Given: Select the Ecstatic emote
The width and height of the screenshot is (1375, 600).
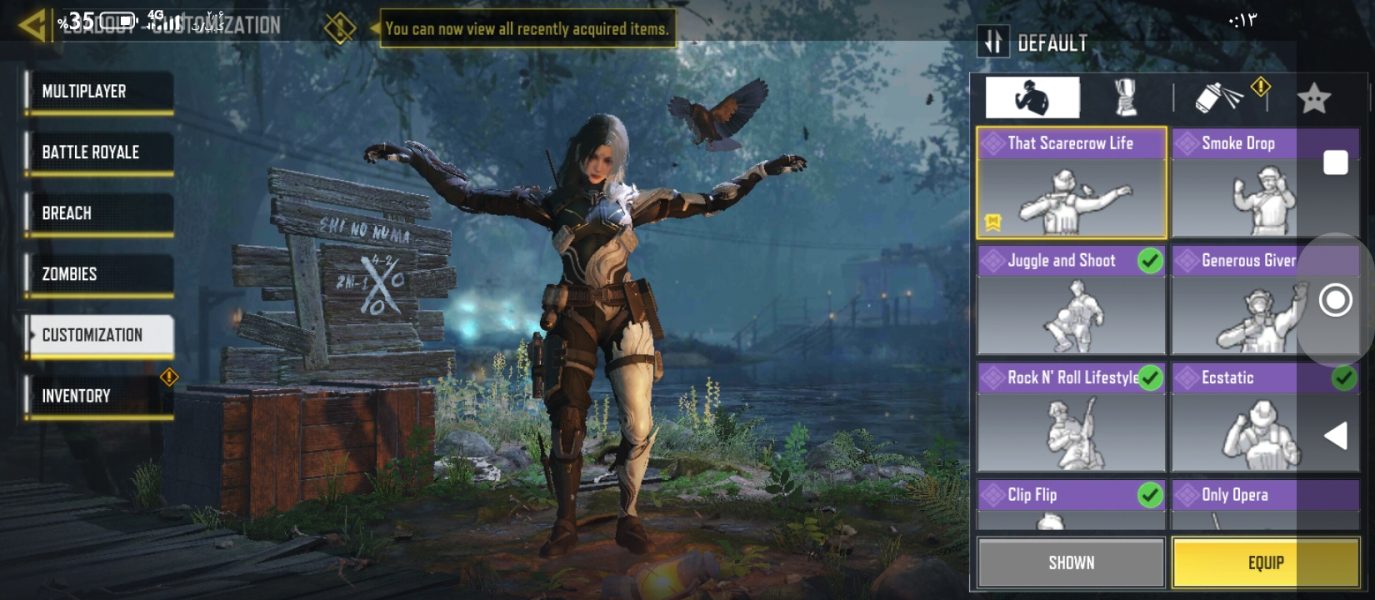Looking at the screenshot, I should tap(1250, 417).
